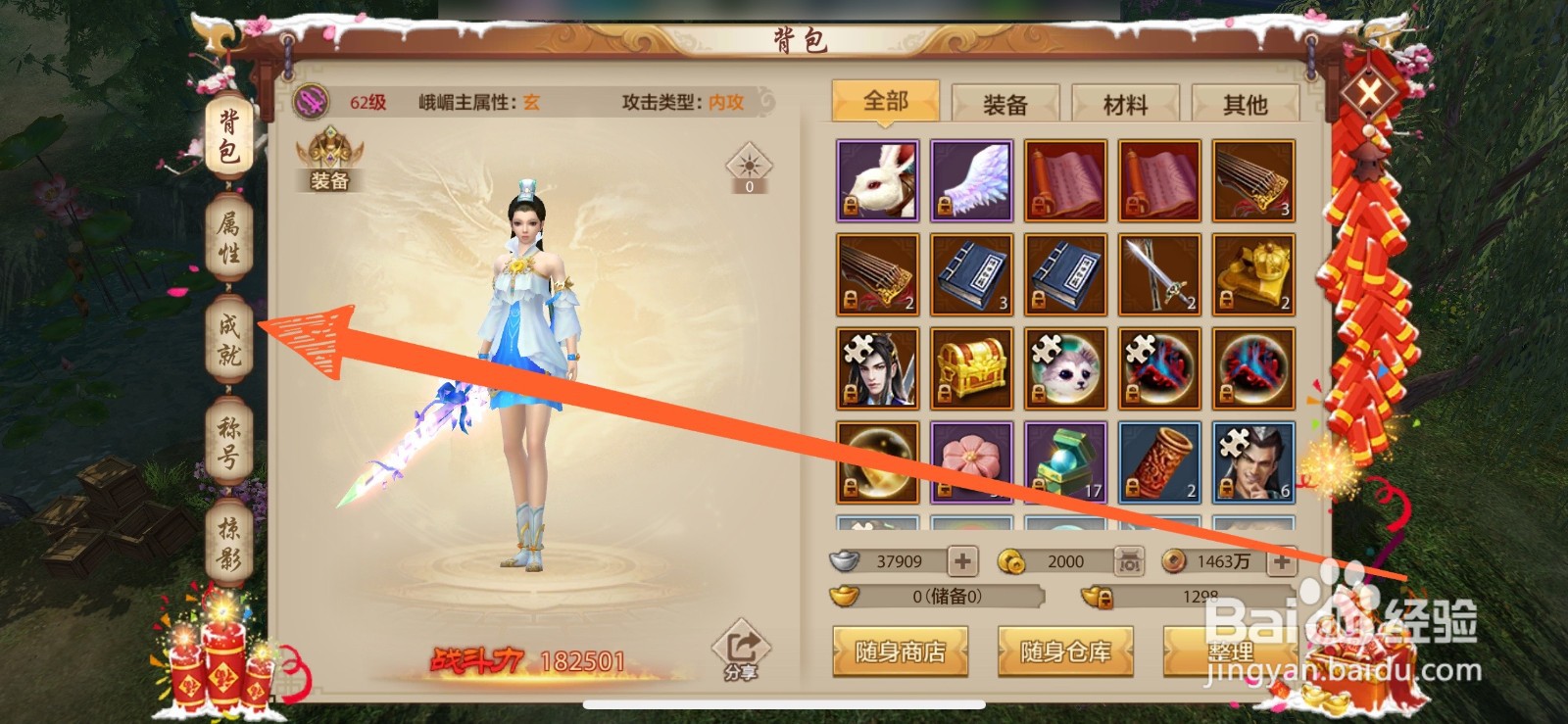The width and height of the screenshot is (1568, 724).
Task: Open the crossed swords item
Action: (x=1159, y=274)
